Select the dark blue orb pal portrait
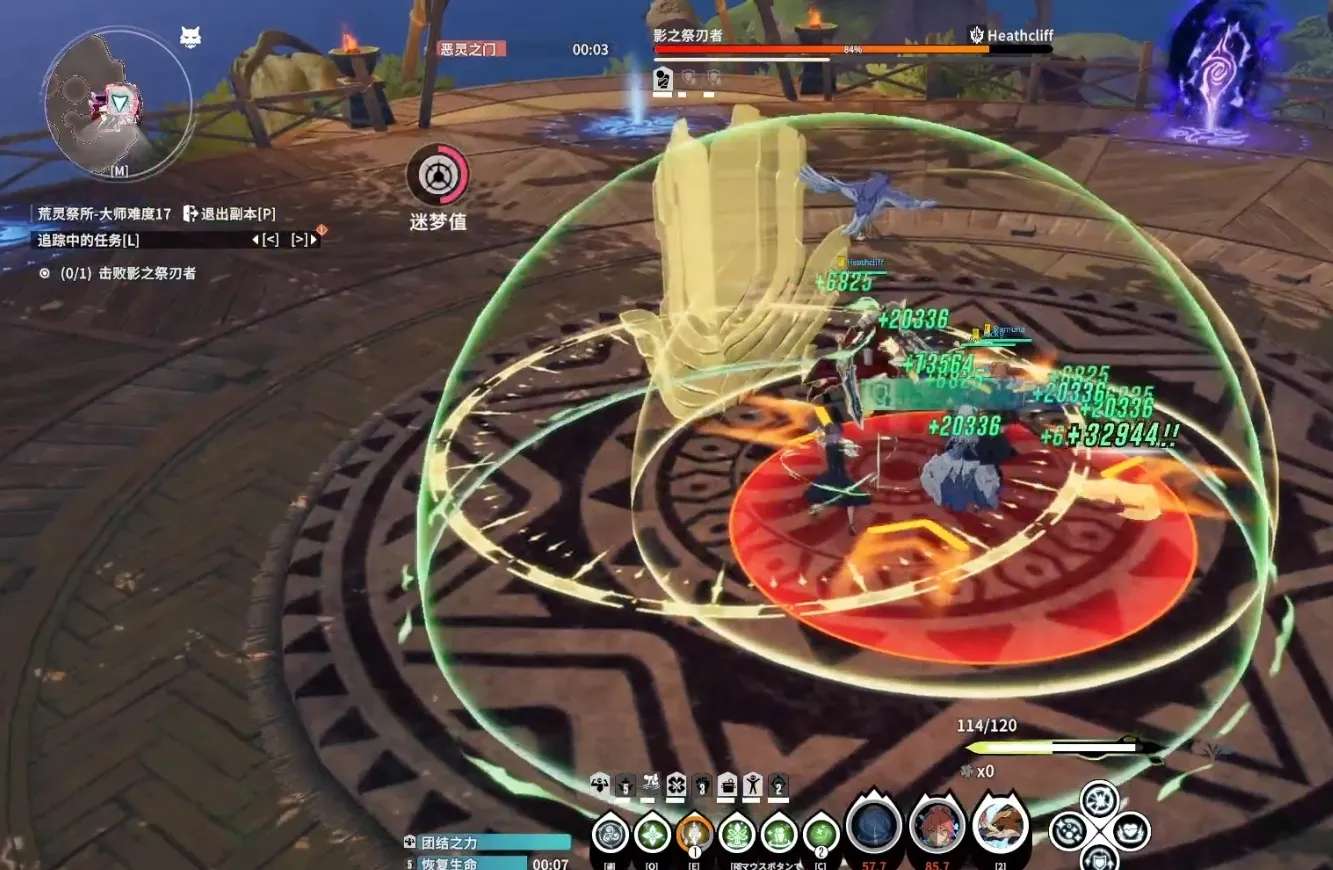The width and height of the screenshot is (1333, 870). click(874, 827)
